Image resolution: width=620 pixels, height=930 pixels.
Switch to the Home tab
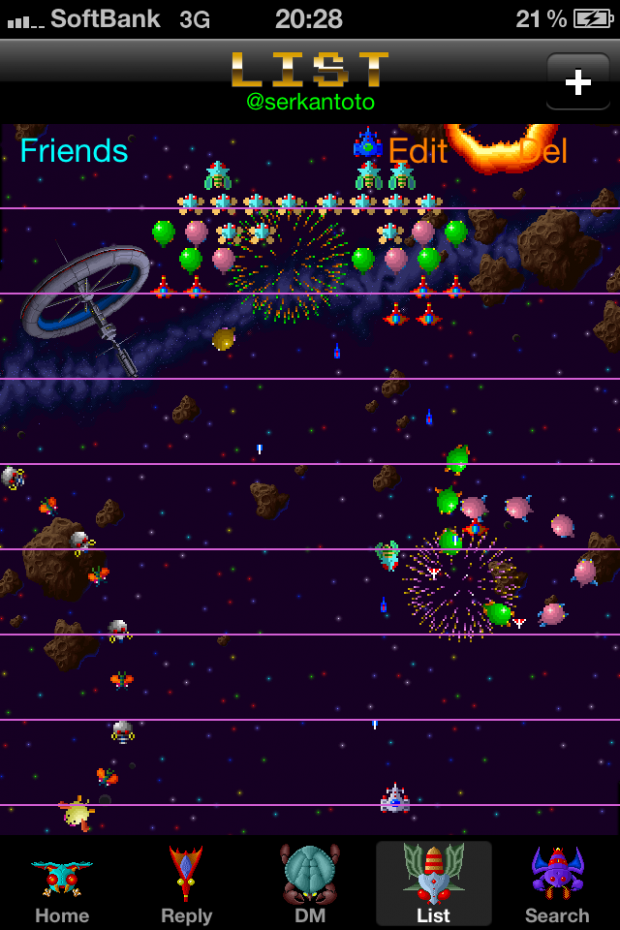pyautogui.click(x=62, y=884)
